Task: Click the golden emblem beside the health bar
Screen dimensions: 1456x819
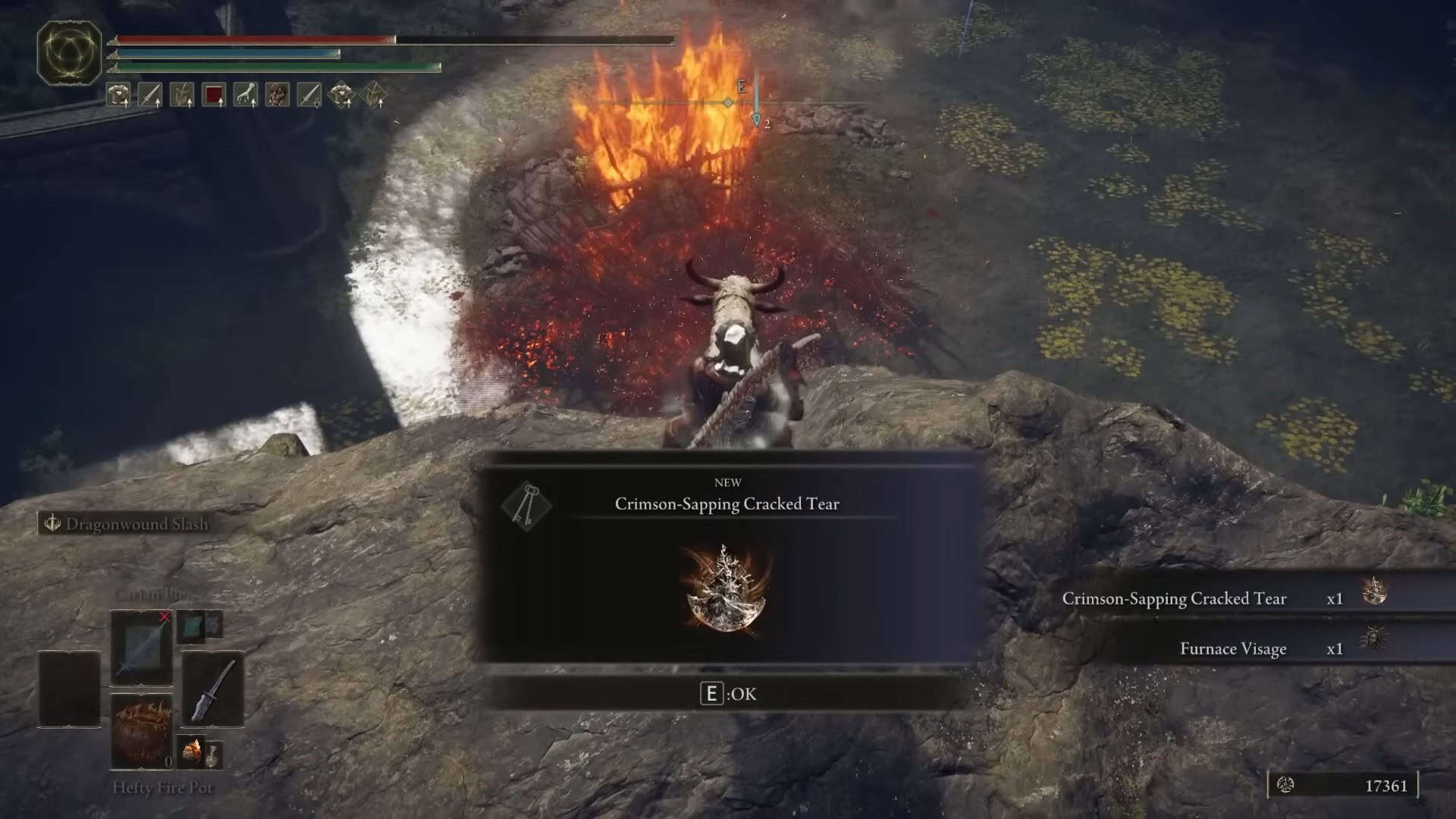Action: point(69,52)
